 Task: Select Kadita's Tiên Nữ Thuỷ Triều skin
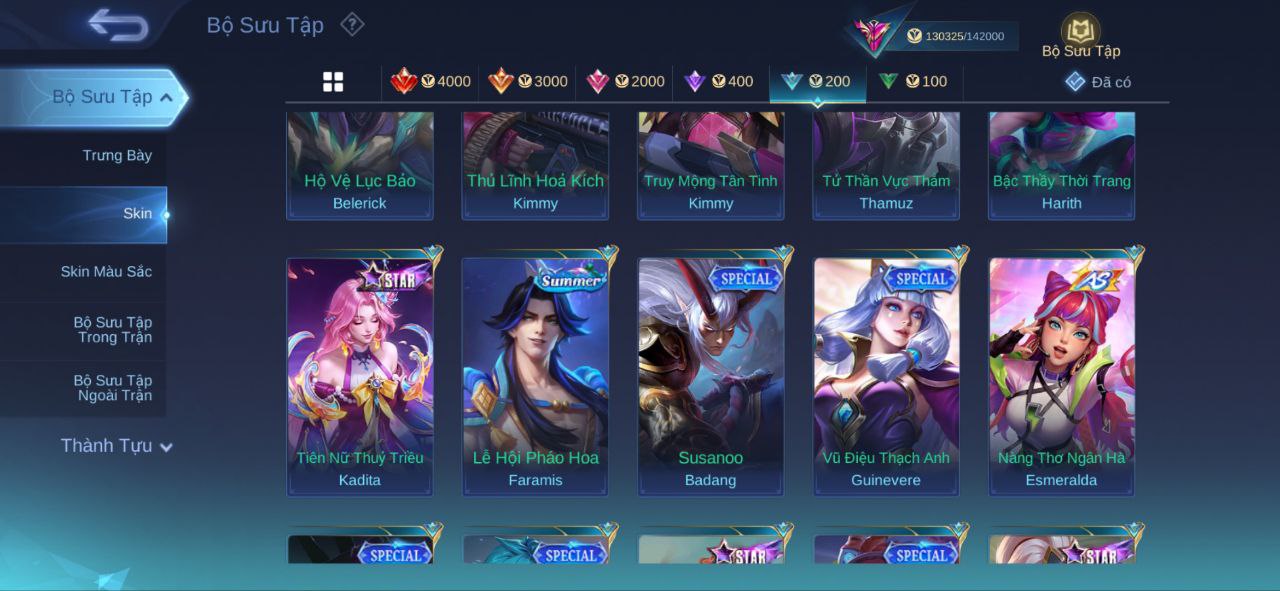360,376
